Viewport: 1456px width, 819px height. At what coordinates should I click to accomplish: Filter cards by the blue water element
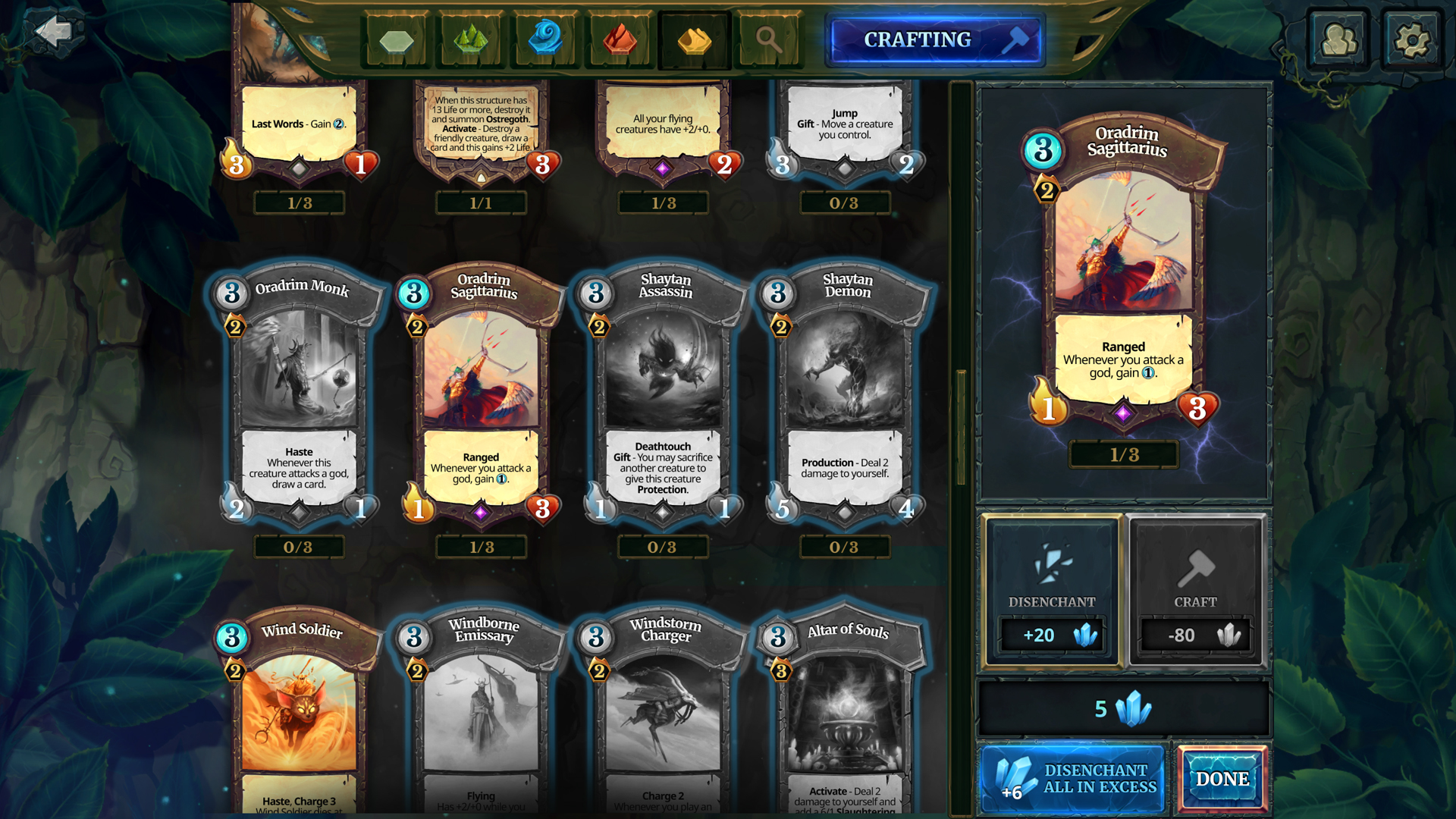click(x=544, y=39)
